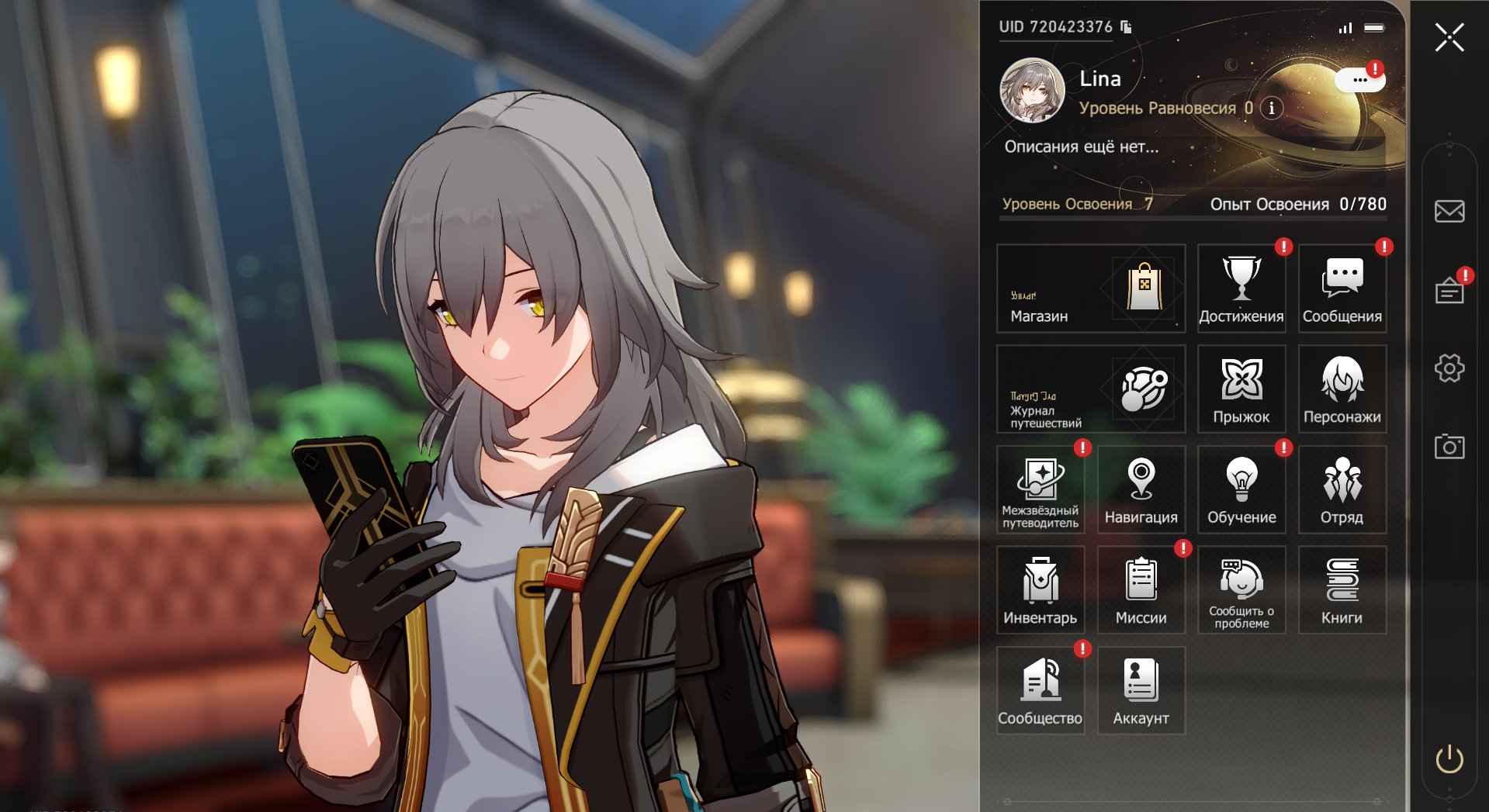Open Достижения achievements panel
Image resolution: width=1489 pixels, height=812 pixels.
(x=1241, y=288)
